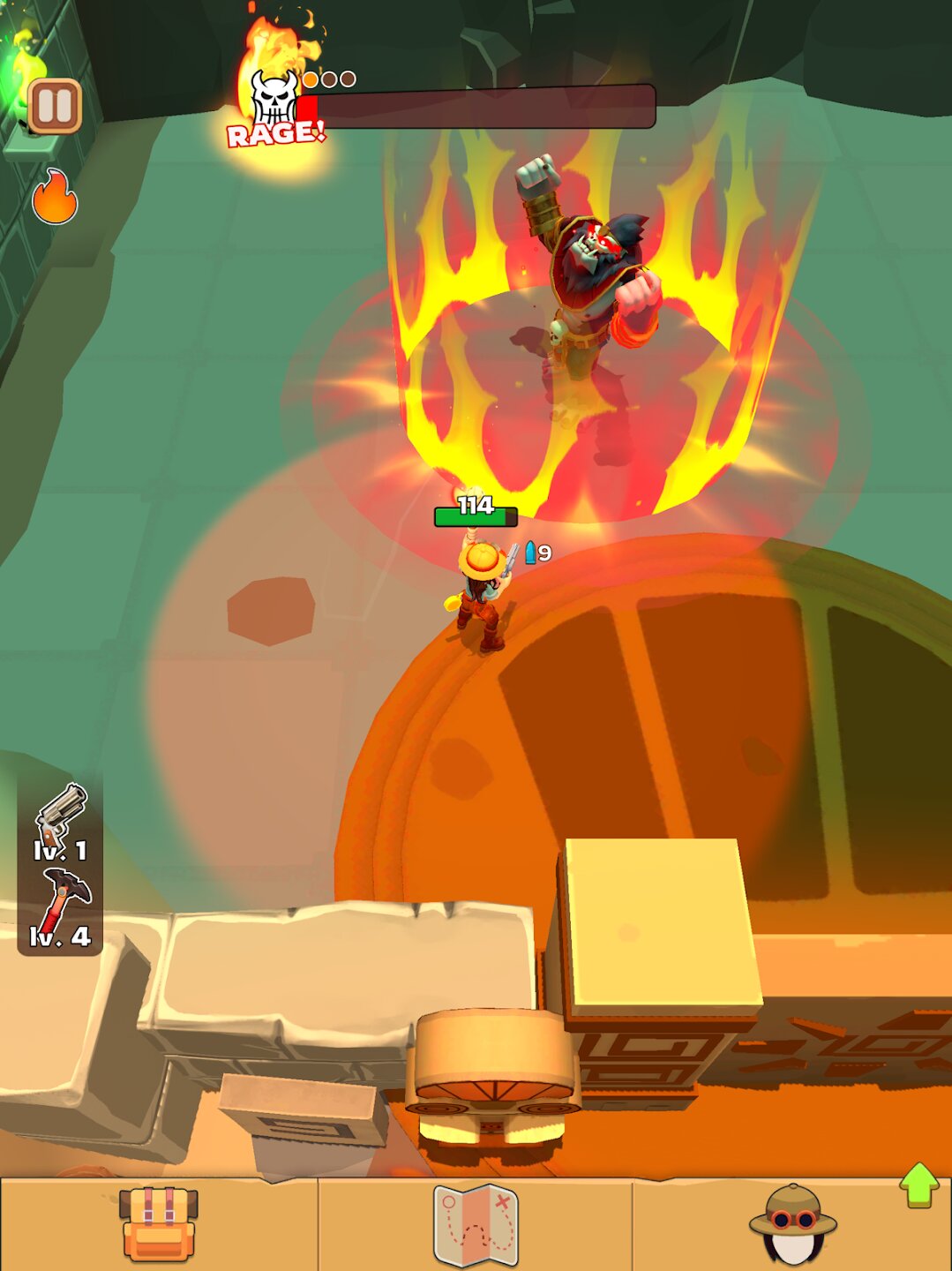Viewport: 952px width, 1271px height.
Task: Open the explorer character tab
Action: [792, 1225]
